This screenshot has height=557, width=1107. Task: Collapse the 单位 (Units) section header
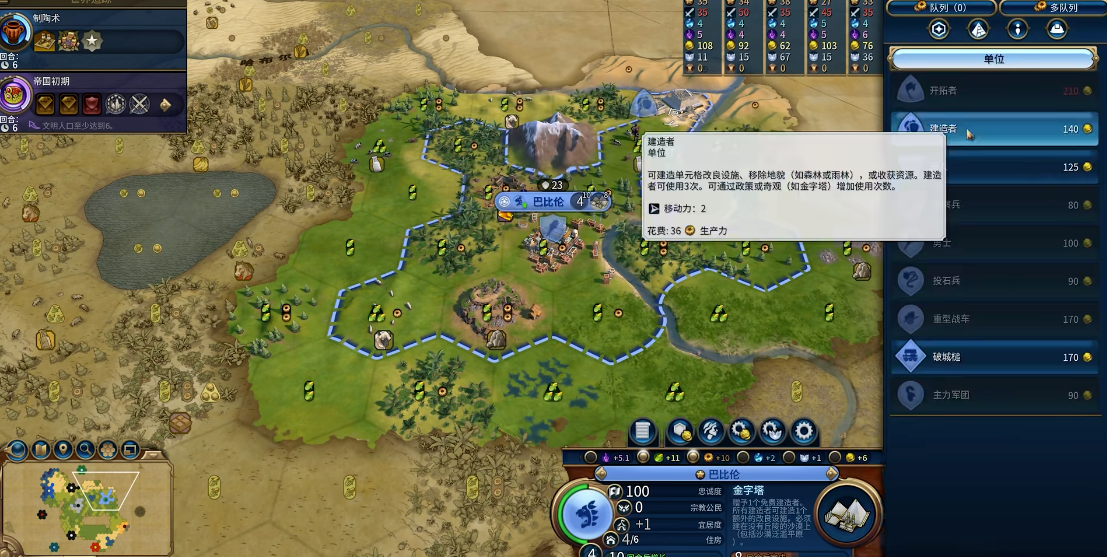pyautogui.click(x=993, y=59)
